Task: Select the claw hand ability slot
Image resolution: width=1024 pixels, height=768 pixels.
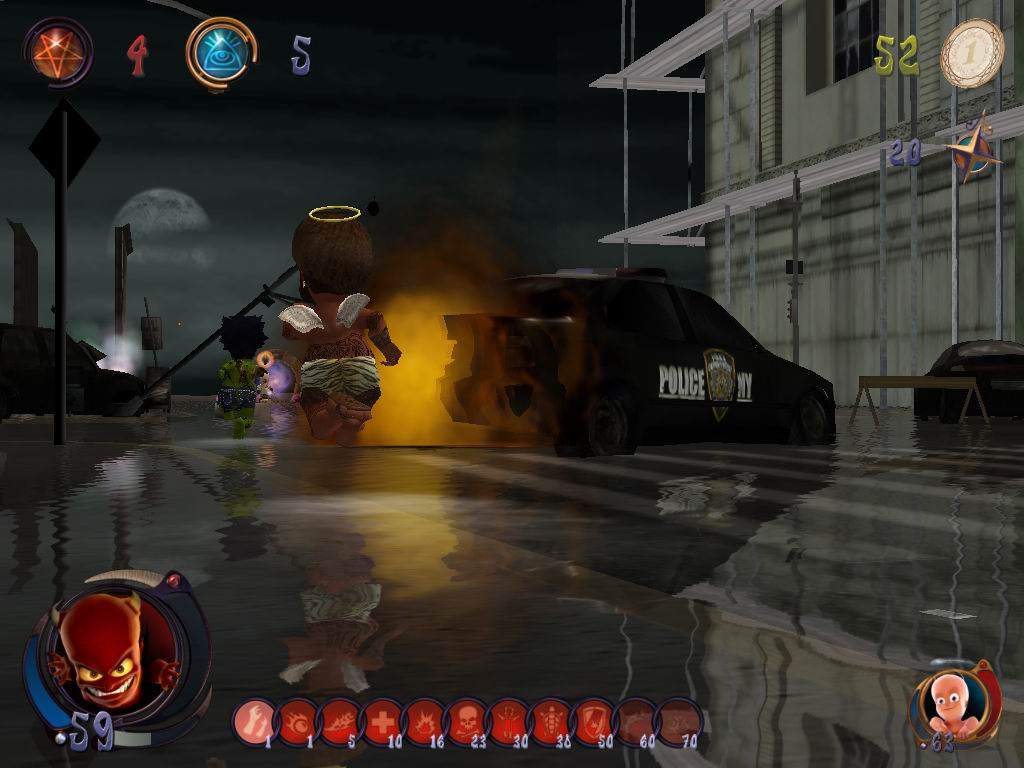Action: (255, 720)
